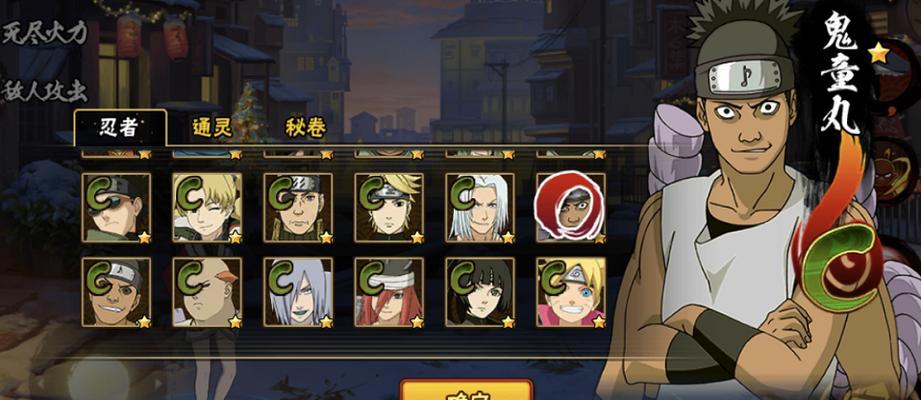Switch to the 秘卷 (Secret Scroll) tab

pos(305,128)
